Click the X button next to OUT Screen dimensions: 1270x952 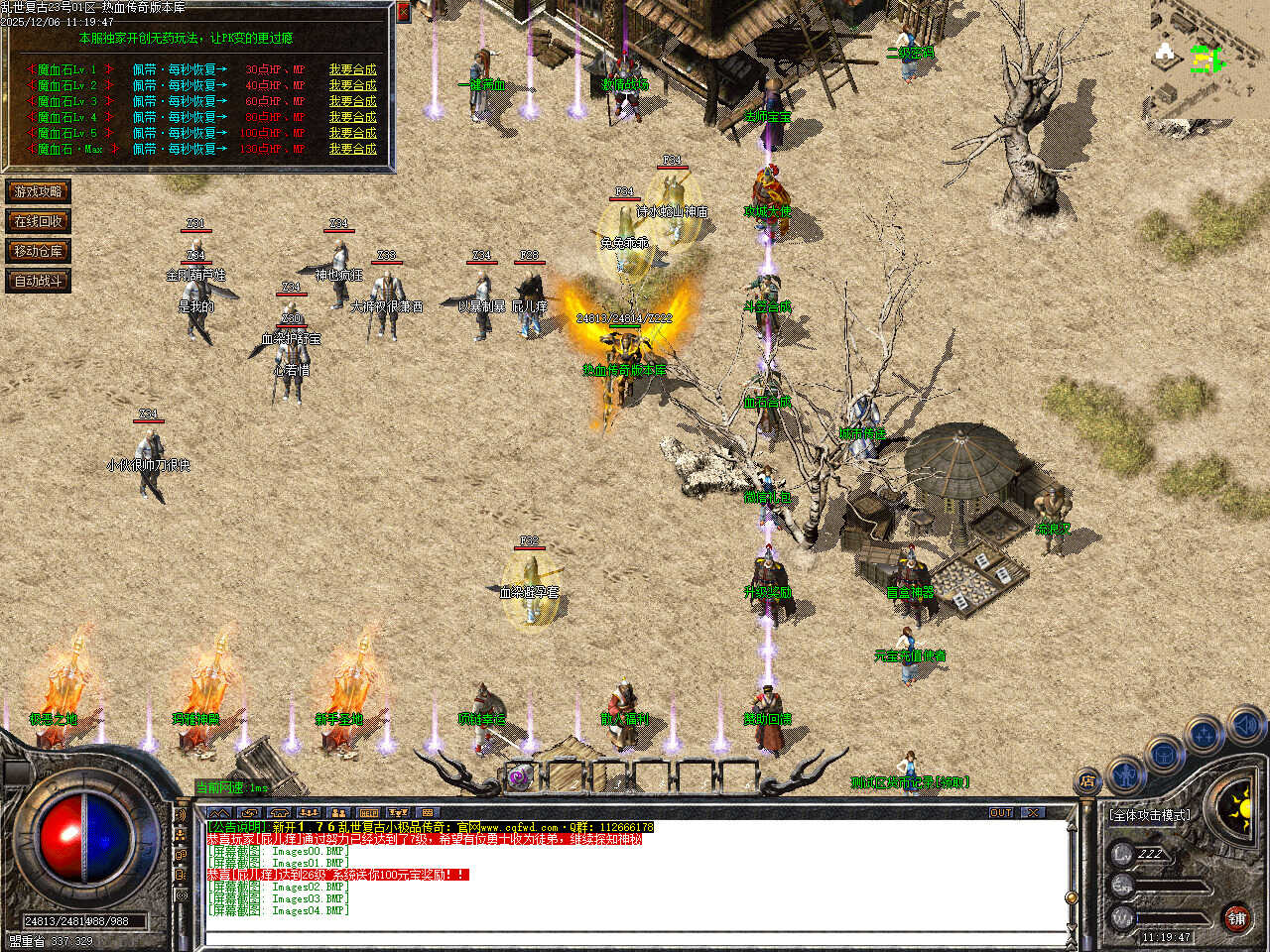pos(1033,812)
